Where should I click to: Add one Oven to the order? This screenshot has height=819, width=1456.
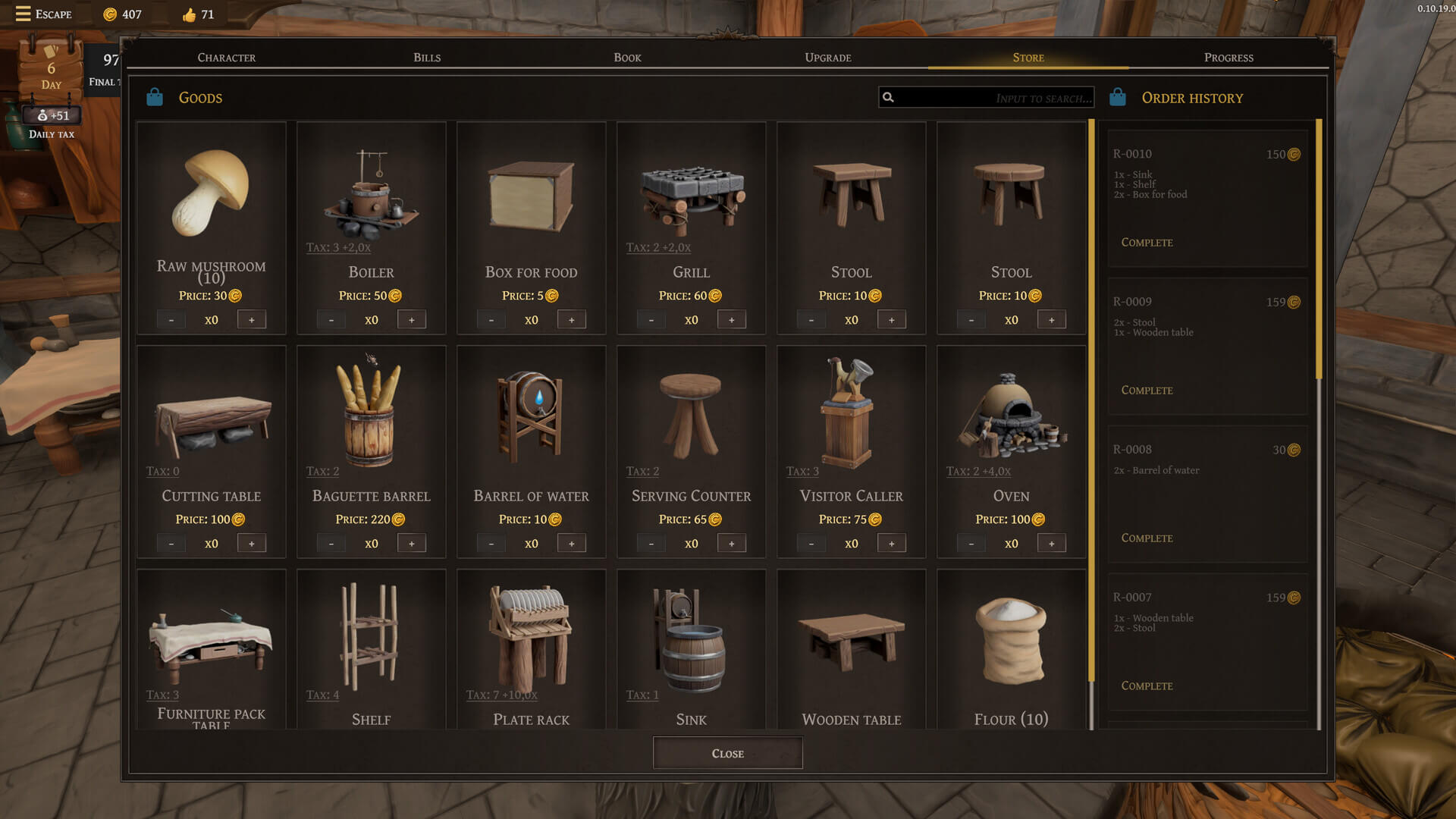click(x=1052, y=544)
